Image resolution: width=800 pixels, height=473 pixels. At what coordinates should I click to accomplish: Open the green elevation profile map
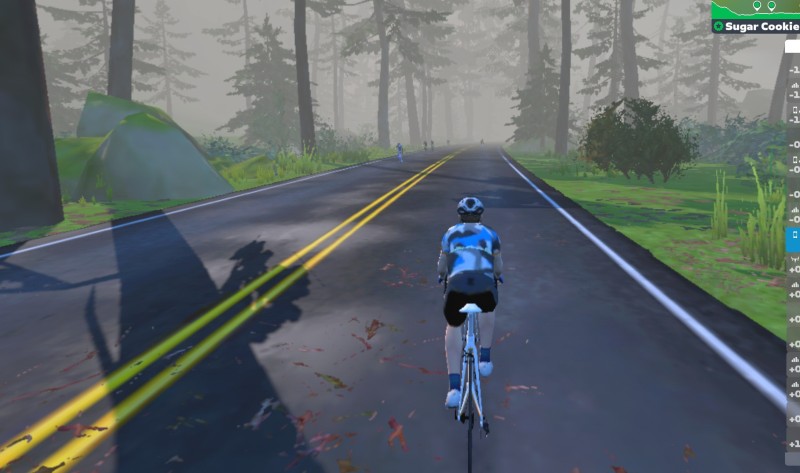pyautogui.click(x=757, y=9)
